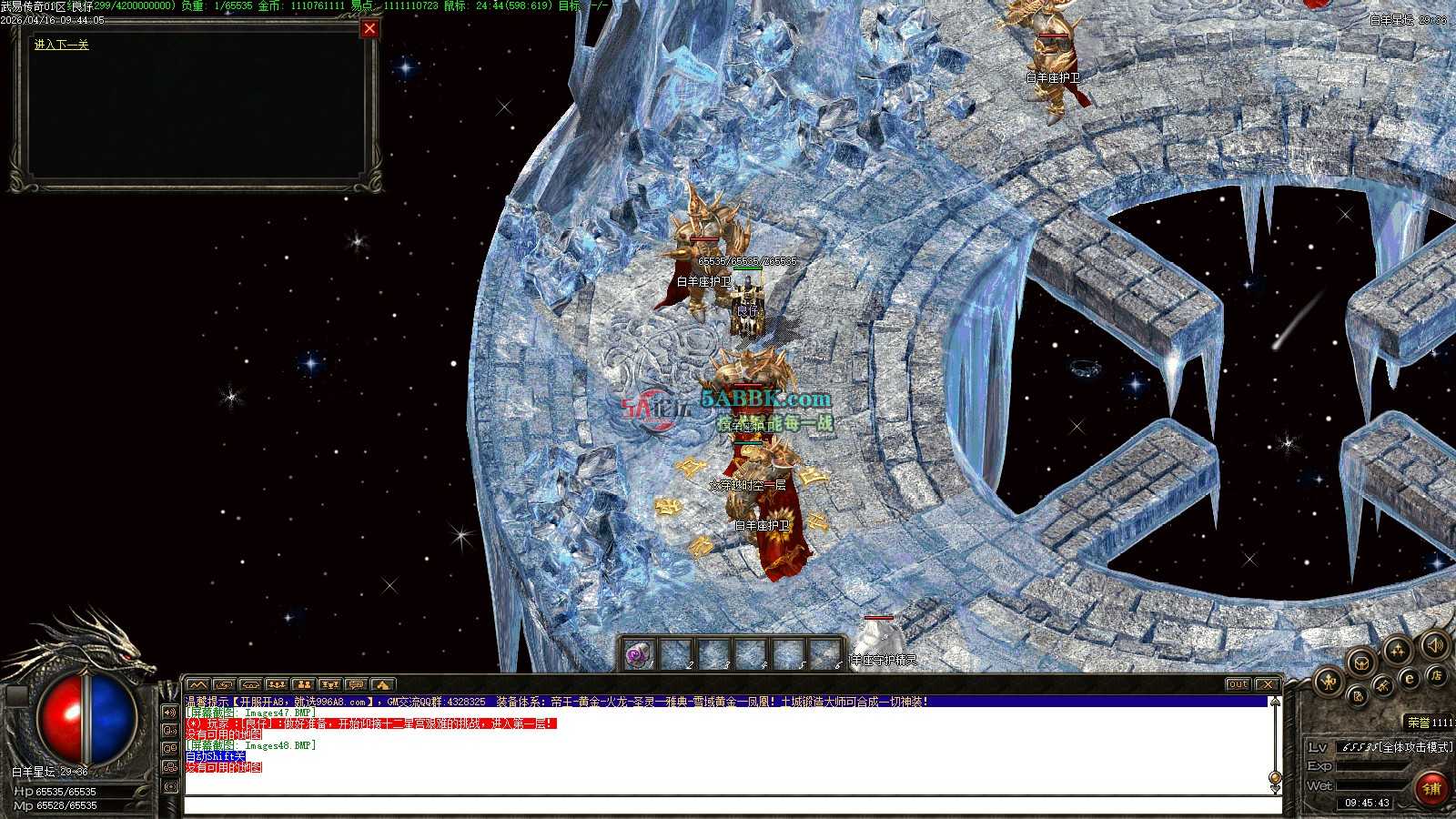Close the NPC dialog with the red X
1456x819 pixels.
369,29
